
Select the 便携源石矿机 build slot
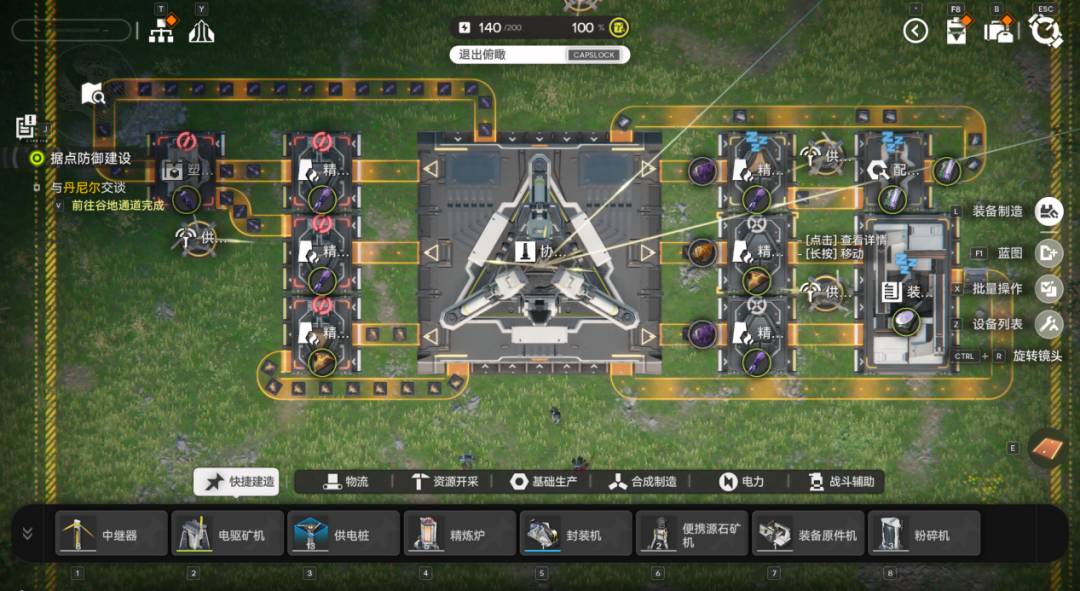point(690,534)
